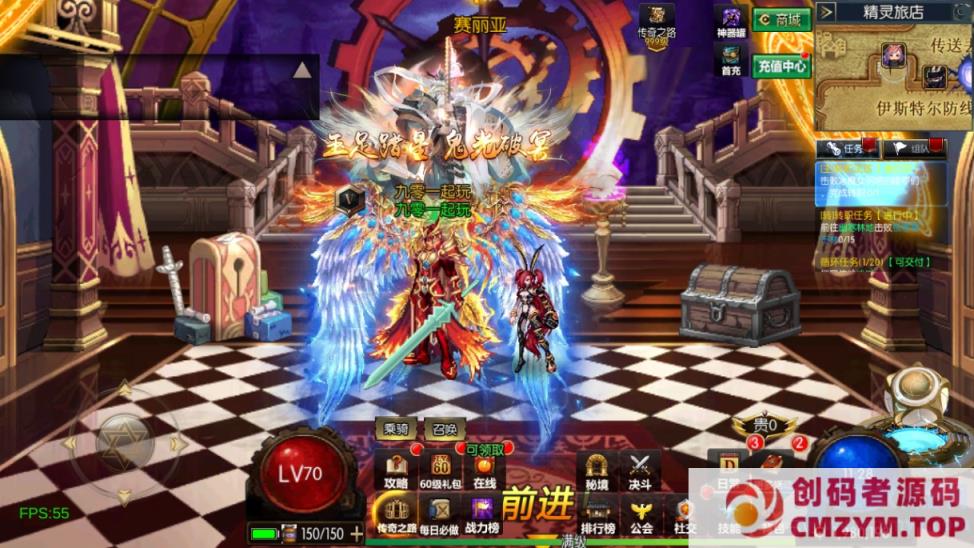Viewport: 974px width, 548px height.
Task: Click the 乘骑 mount button
Action: tap(395, 428)
